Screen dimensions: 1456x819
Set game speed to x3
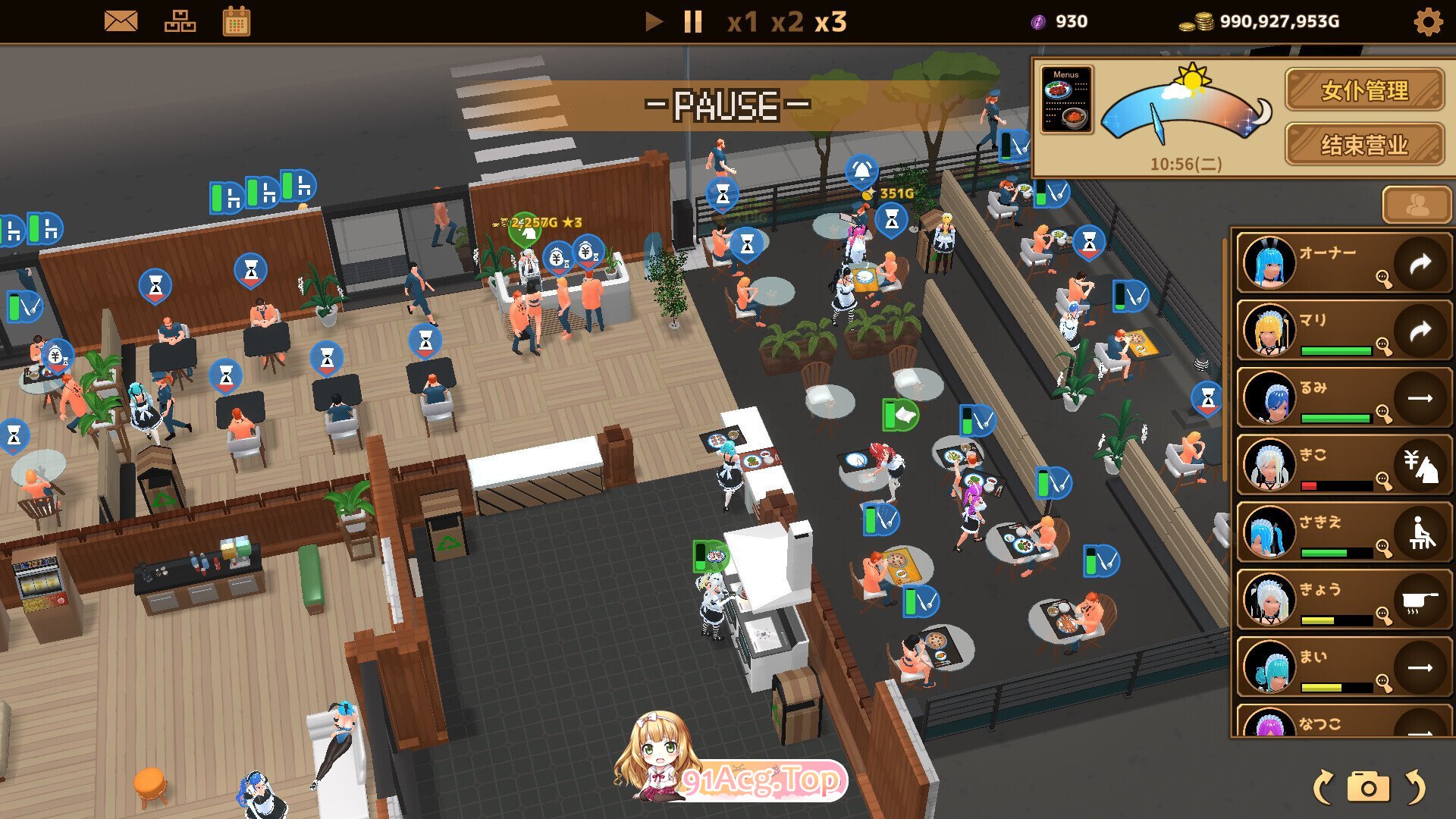point(831,22)
